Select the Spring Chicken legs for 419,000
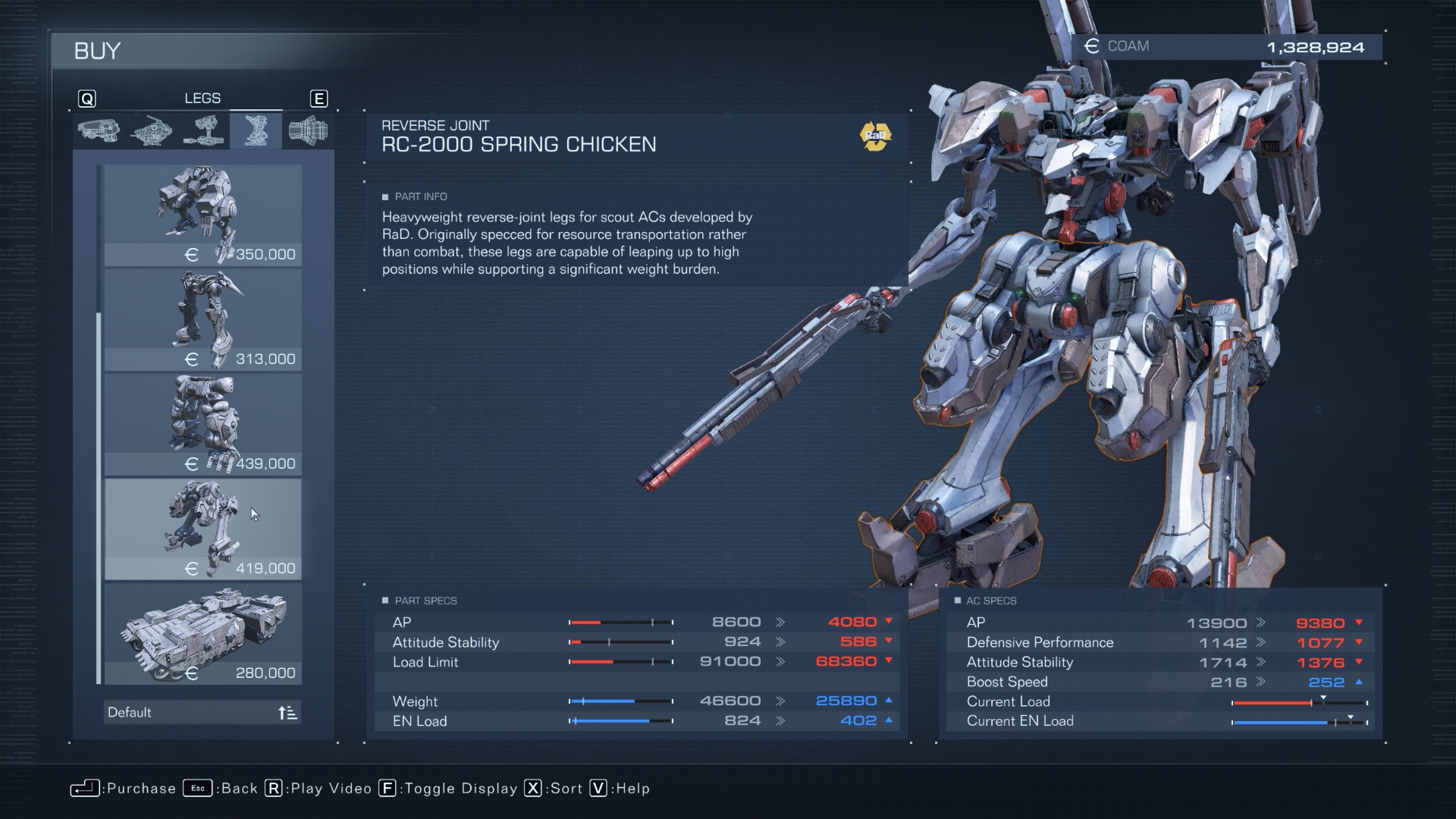 [202, 529]
